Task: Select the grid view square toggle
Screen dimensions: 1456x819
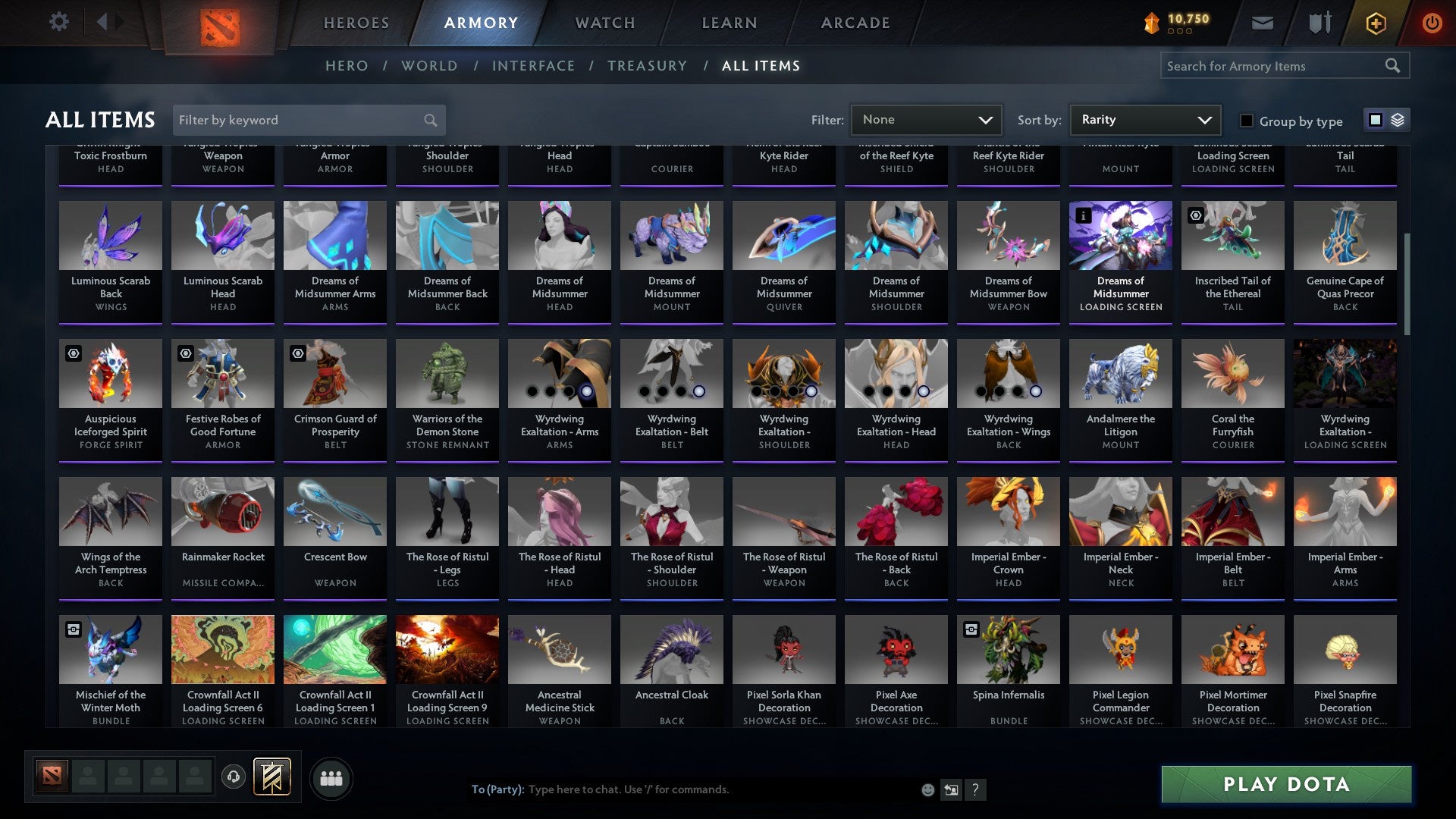Action: click(x=1375, y=119)
